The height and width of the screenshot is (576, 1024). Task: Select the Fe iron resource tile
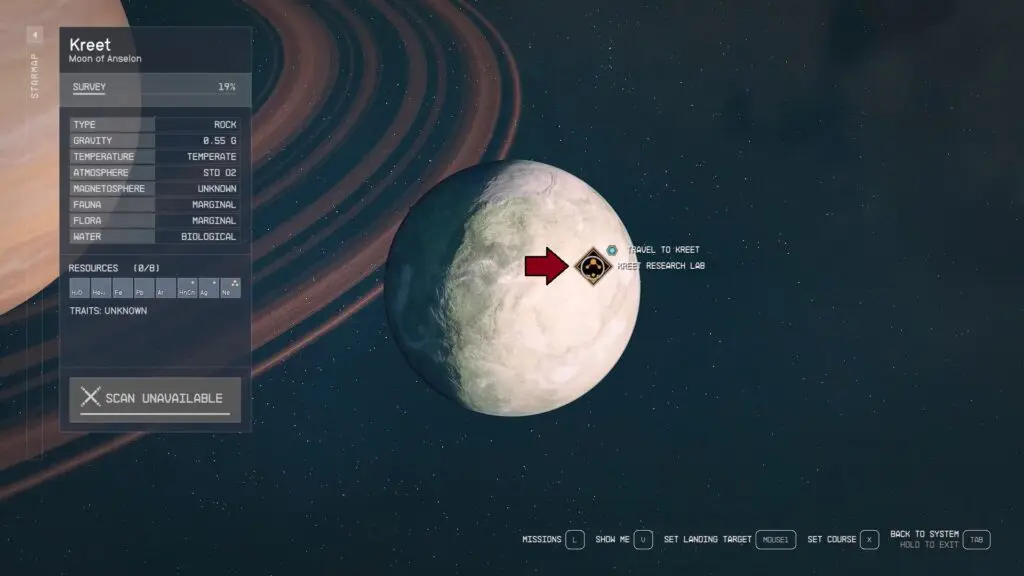(x=122, y=289)
